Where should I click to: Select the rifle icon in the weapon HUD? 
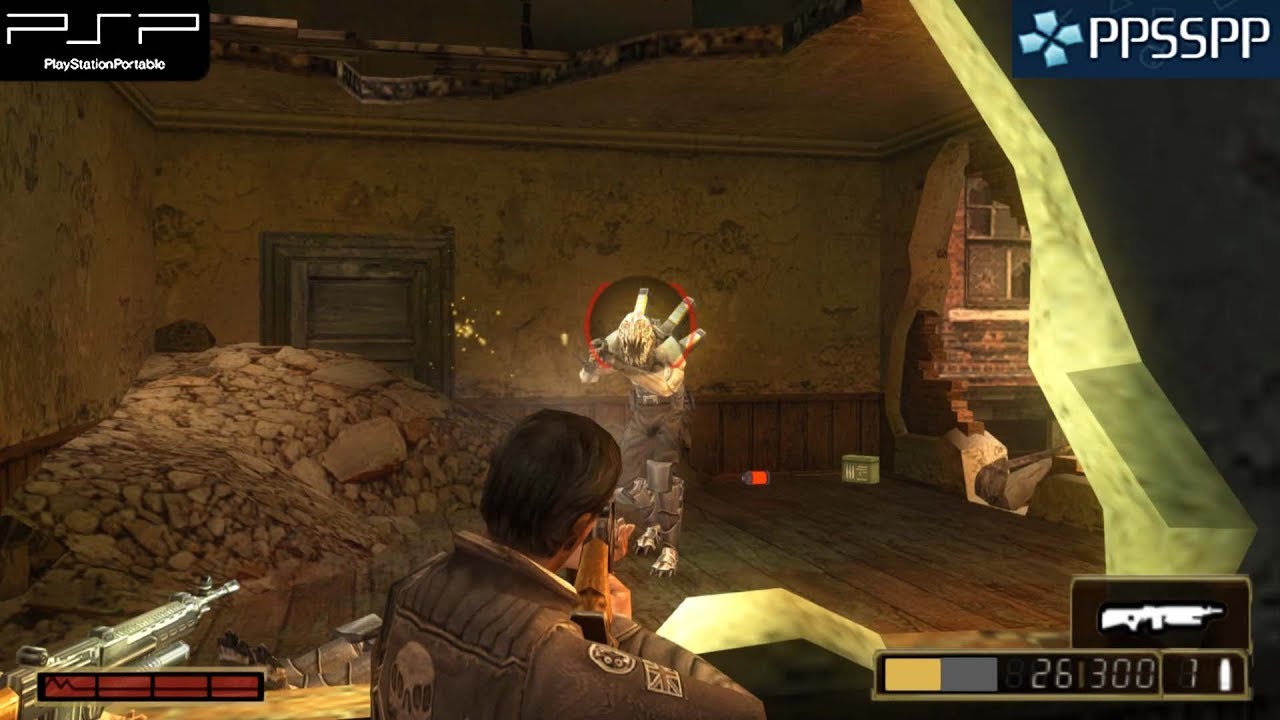pos(1163,615)
